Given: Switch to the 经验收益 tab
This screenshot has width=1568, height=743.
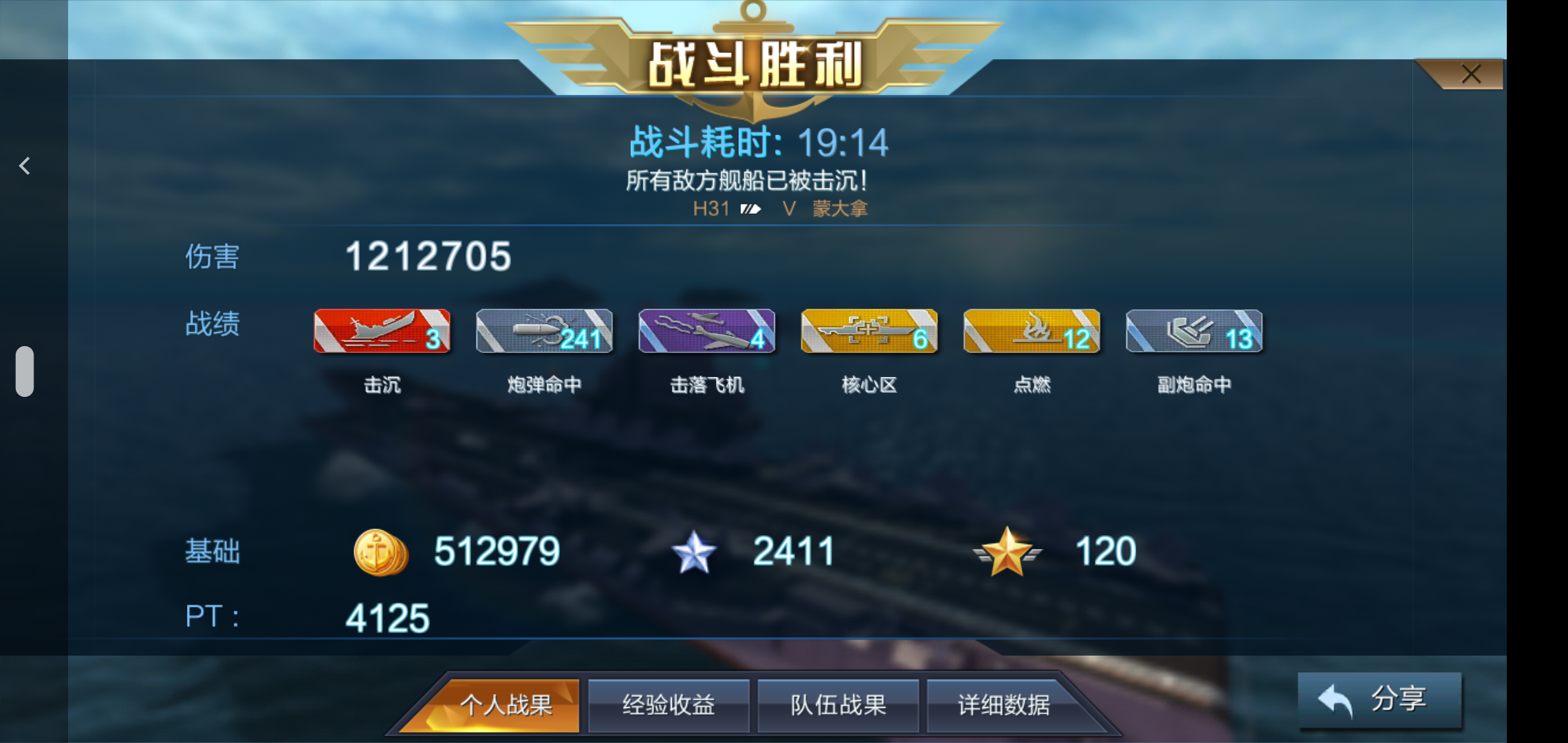Looking at the screenshot, I should point(668,704).
